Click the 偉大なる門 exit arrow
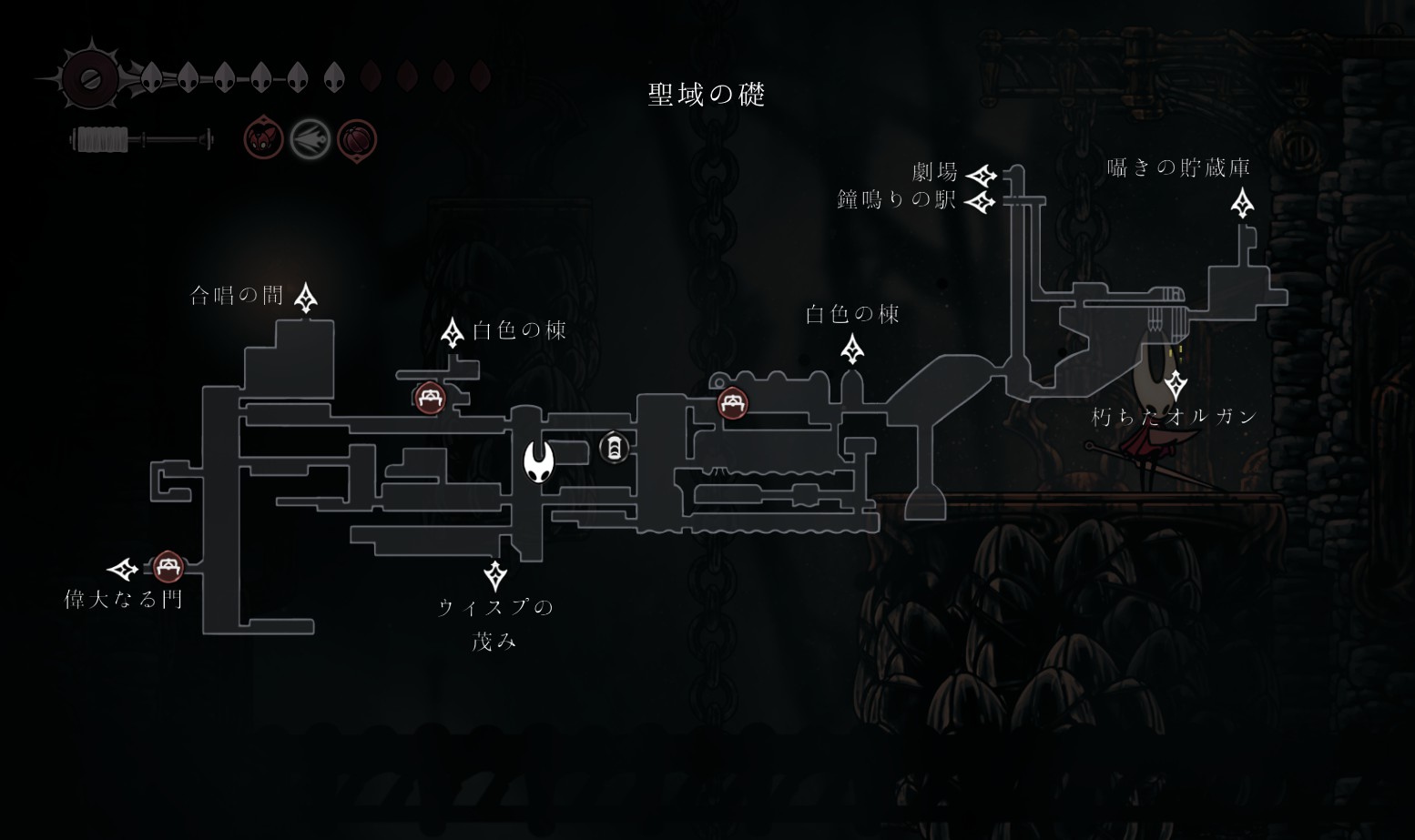 click(123, 570)
